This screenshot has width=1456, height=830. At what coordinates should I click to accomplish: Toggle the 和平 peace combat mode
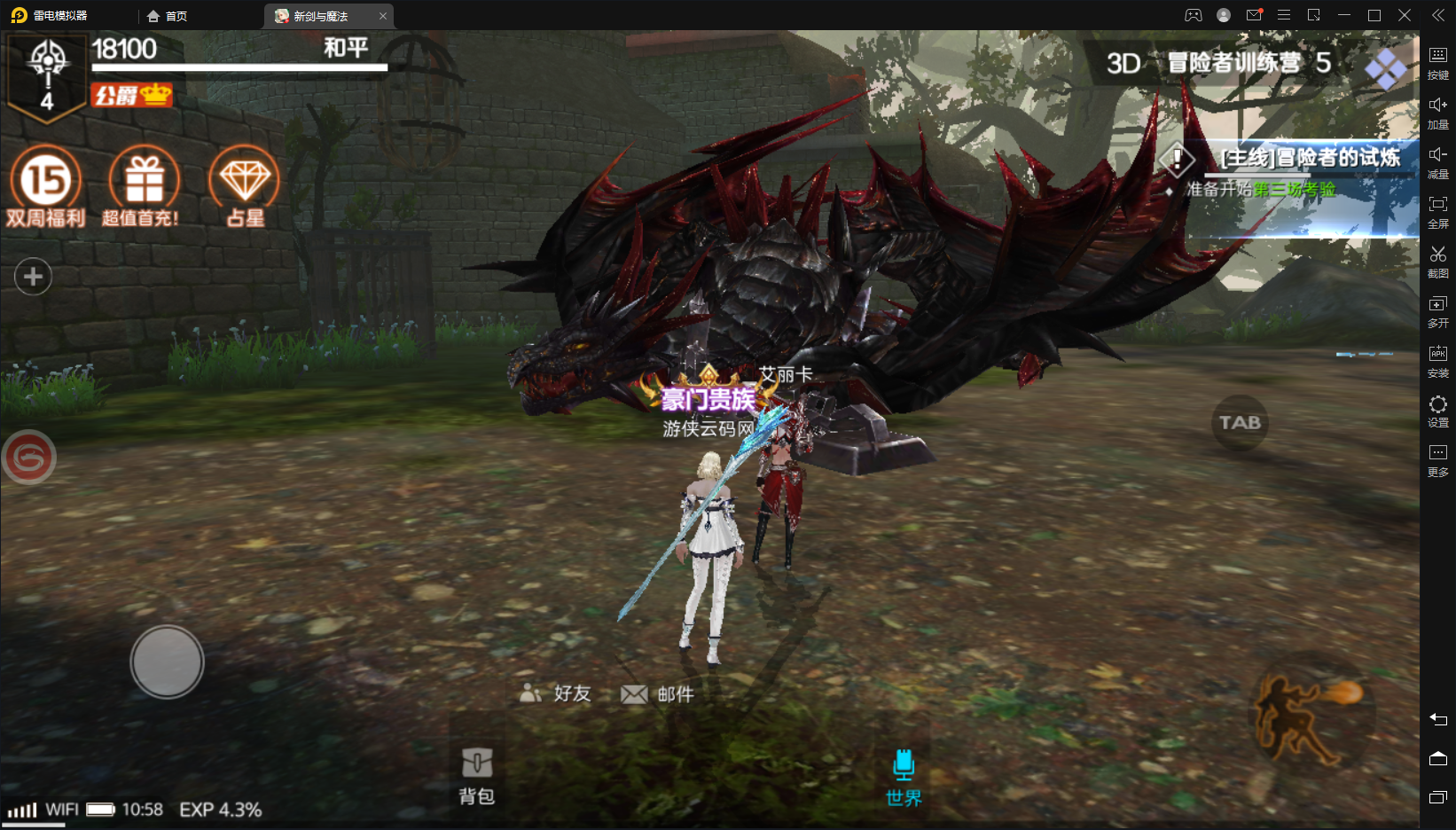346,48
